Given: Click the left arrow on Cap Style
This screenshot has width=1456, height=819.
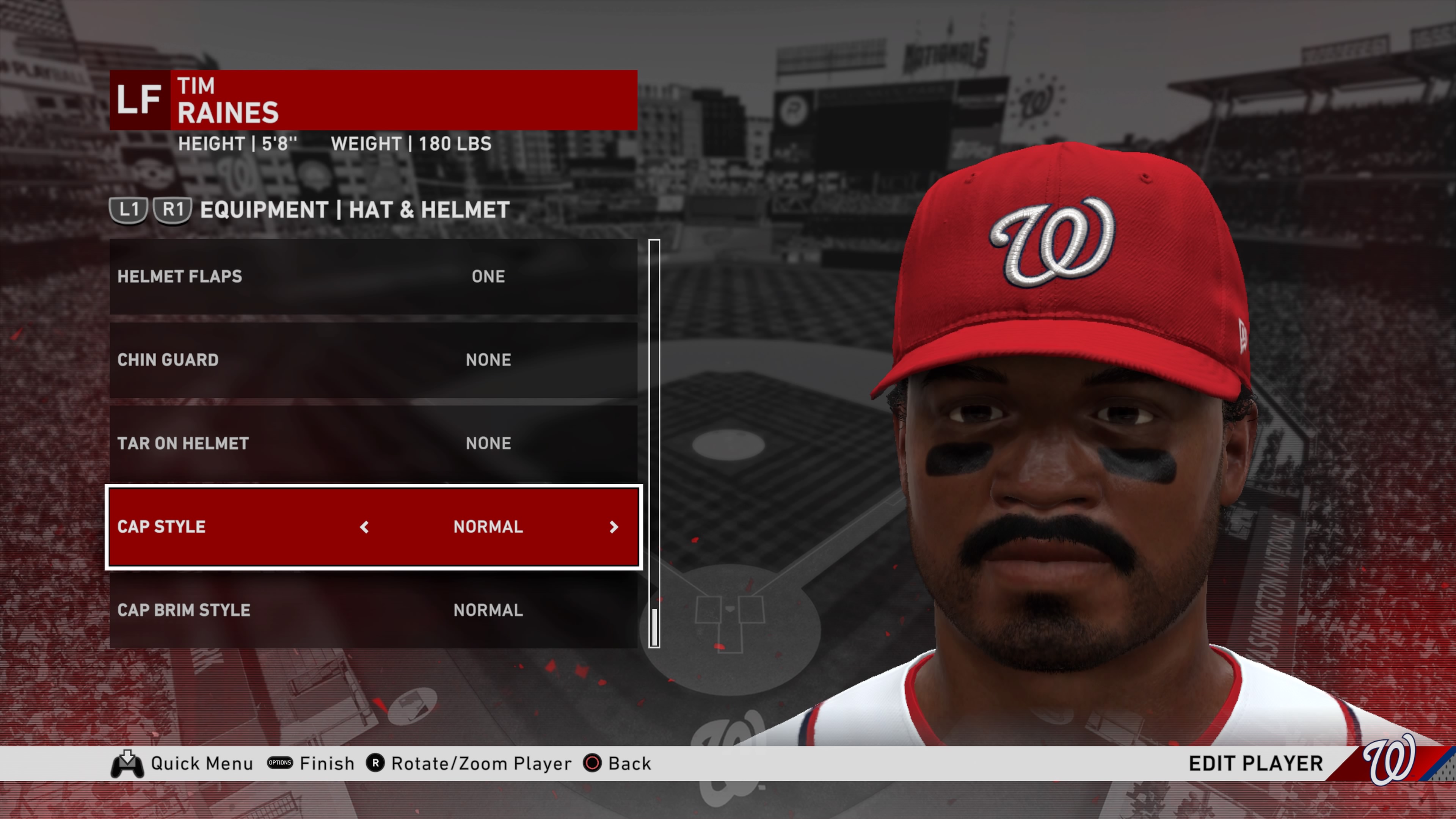Looking at the screenshot, I should click(x=364, y=527).
